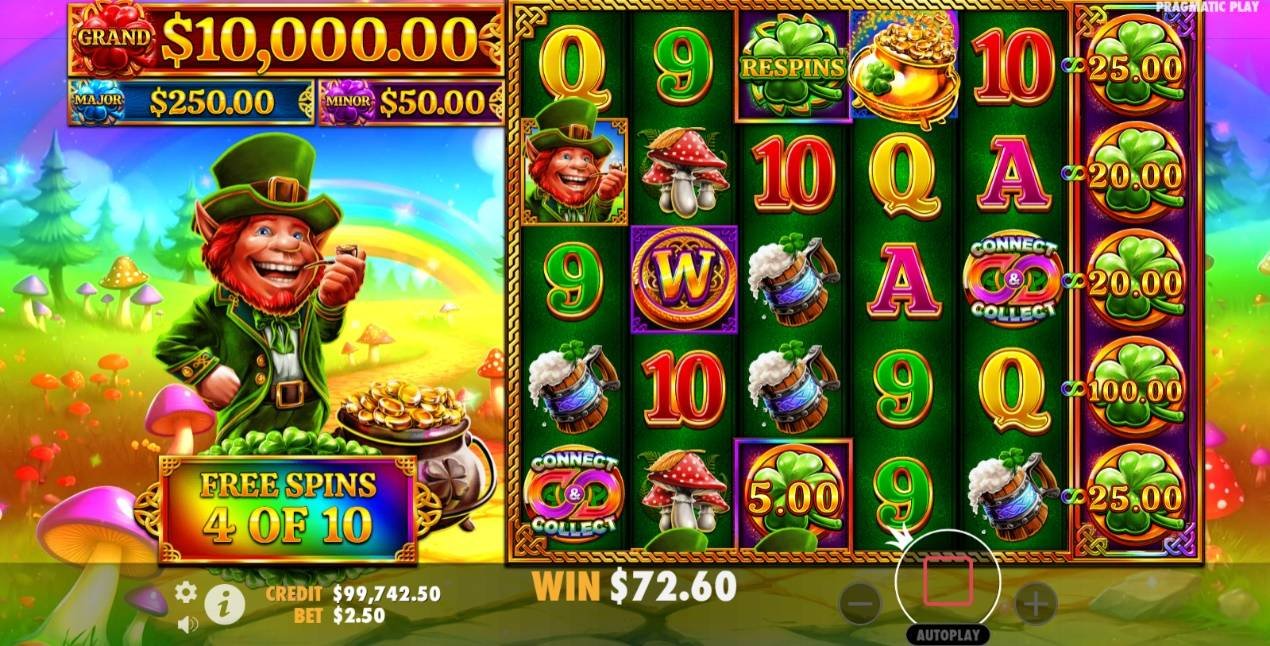The height and width of the screenshot is (646, 1270).
Task: Stop the spin with the square button
Action: click(x=948, y=583)
